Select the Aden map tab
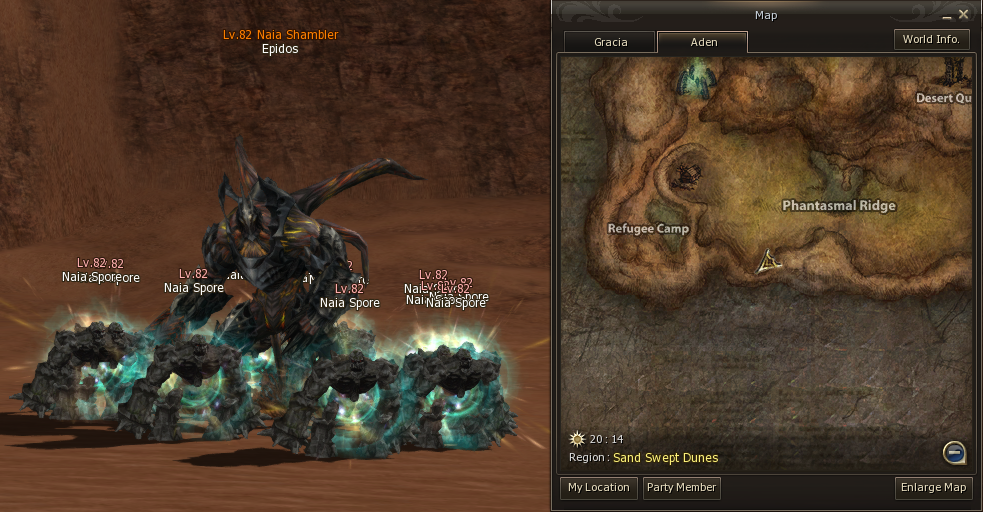Viewport: 983px width, 512px height. point(702,42)
